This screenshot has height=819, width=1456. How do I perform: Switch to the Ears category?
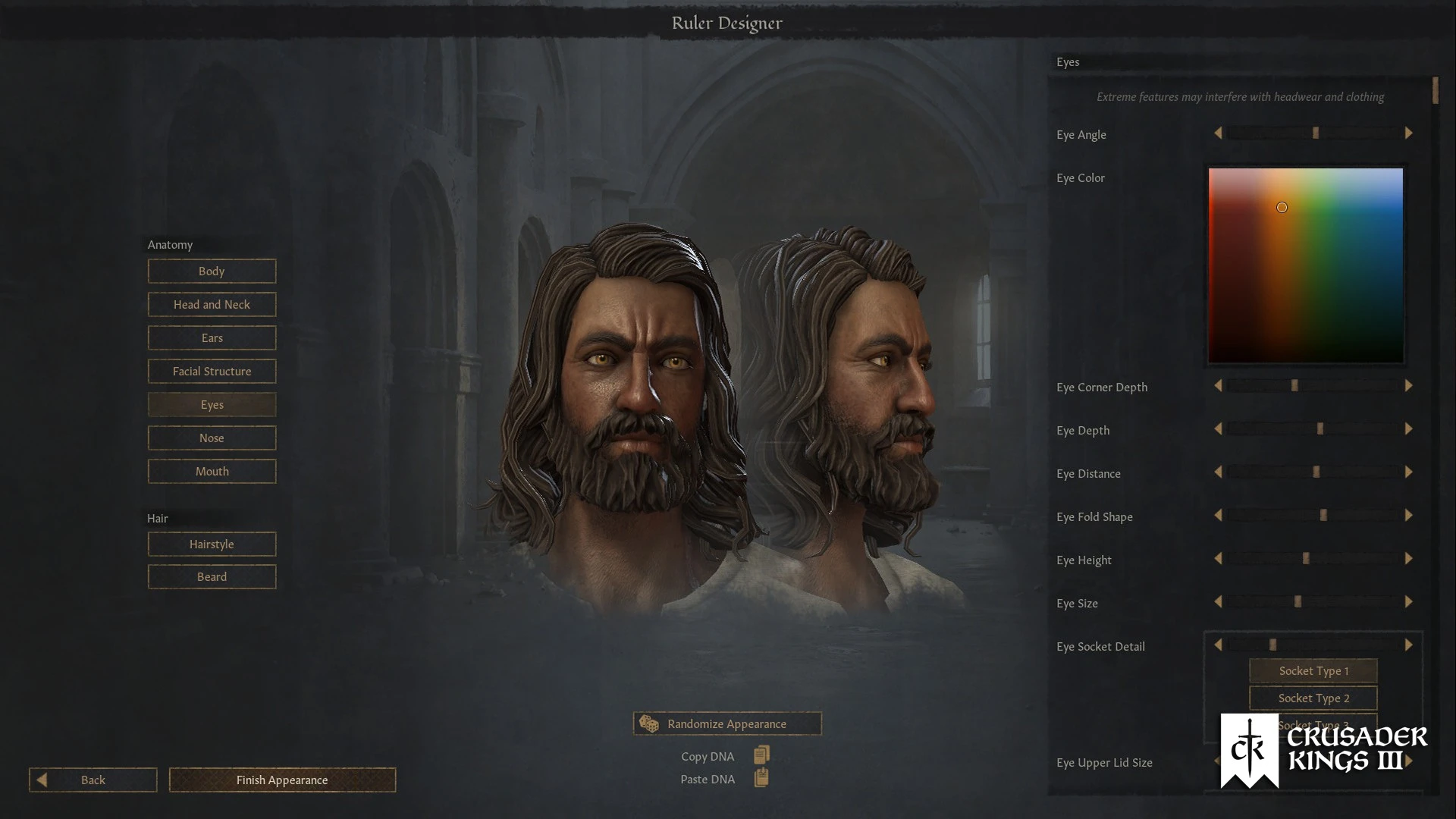pos(212,338)
